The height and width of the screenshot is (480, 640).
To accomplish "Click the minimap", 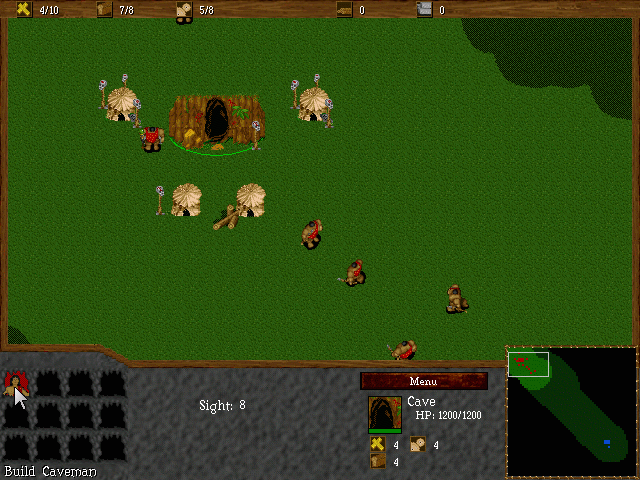I will pos(571,412).
